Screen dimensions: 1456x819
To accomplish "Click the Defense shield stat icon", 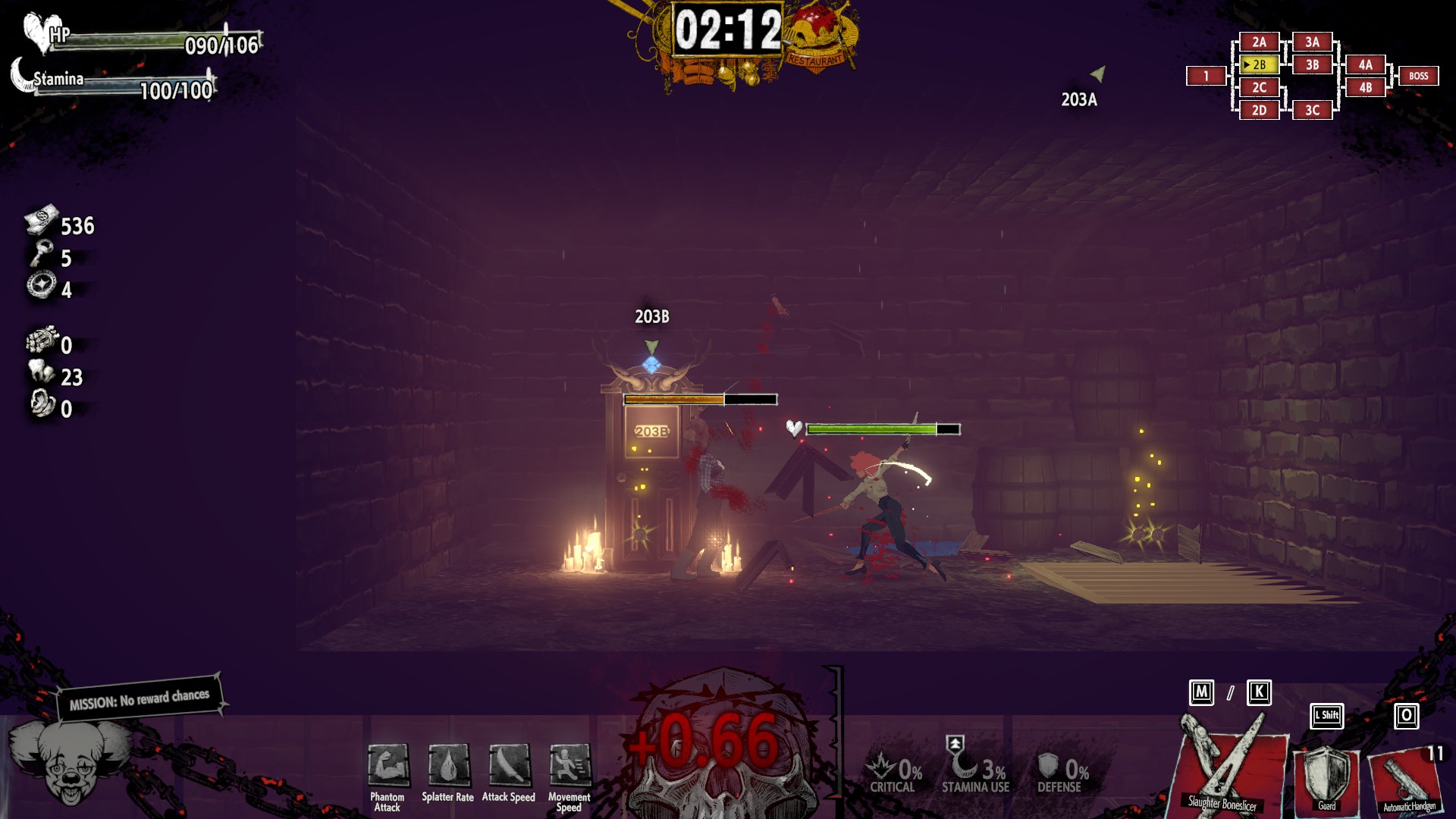I will pyautogui.click(x=1048, y=766).
